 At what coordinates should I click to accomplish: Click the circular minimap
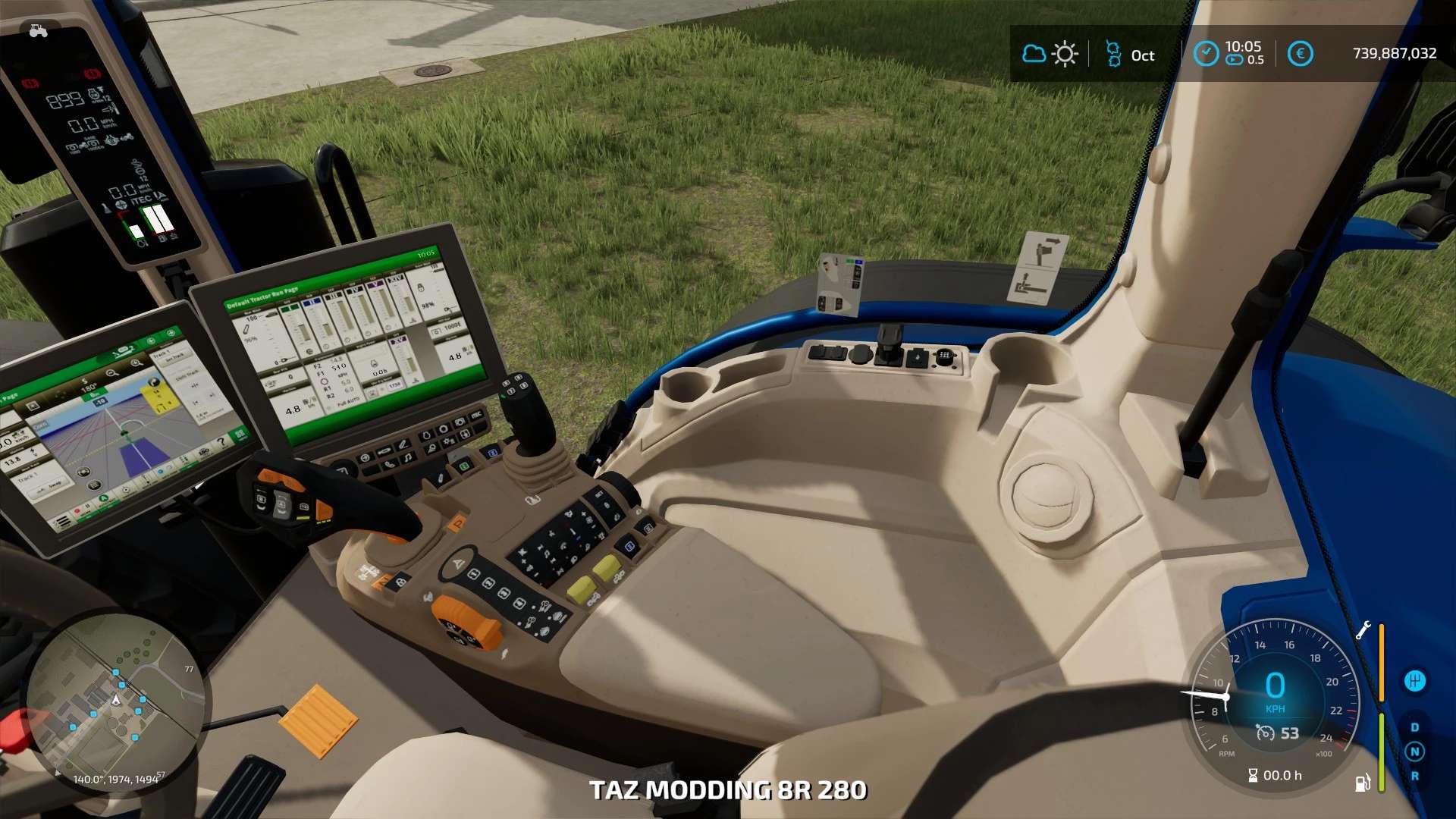115,703
